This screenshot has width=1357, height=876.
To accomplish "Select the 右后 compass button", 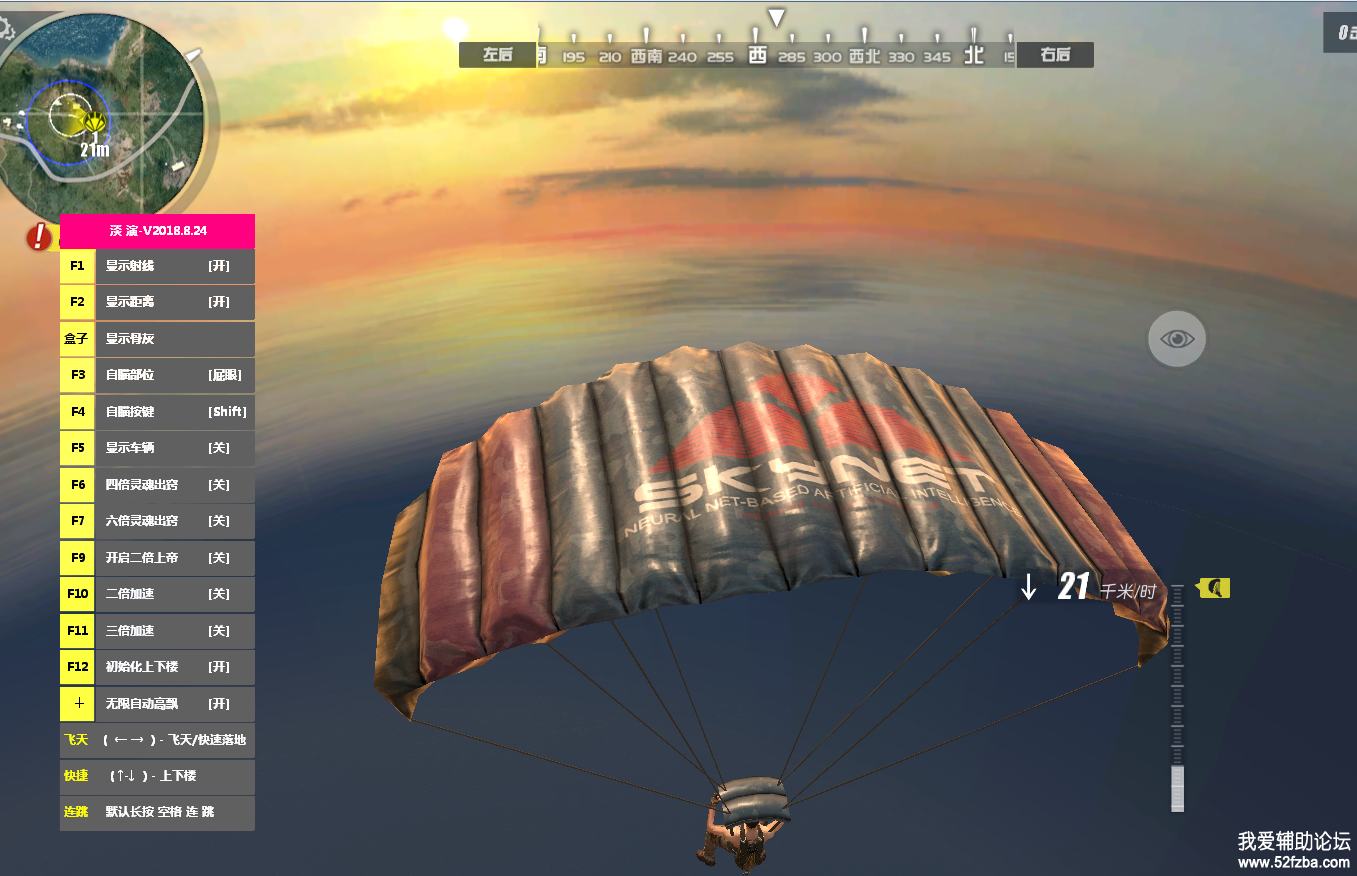I will tap(1055, 55).
